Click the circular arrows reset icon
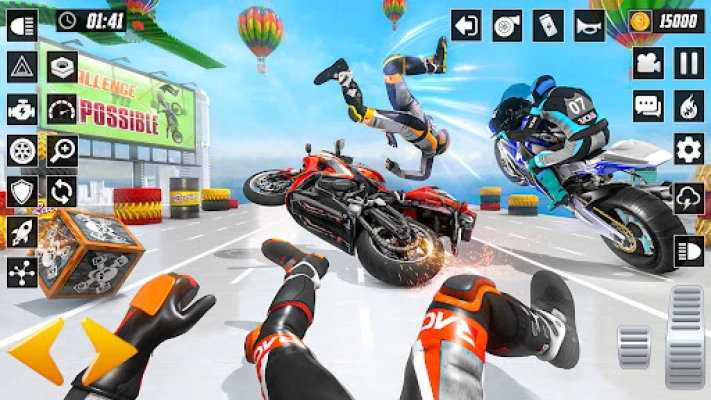The height and width of the screenshot is (400, 711). (x=62, y=190)
